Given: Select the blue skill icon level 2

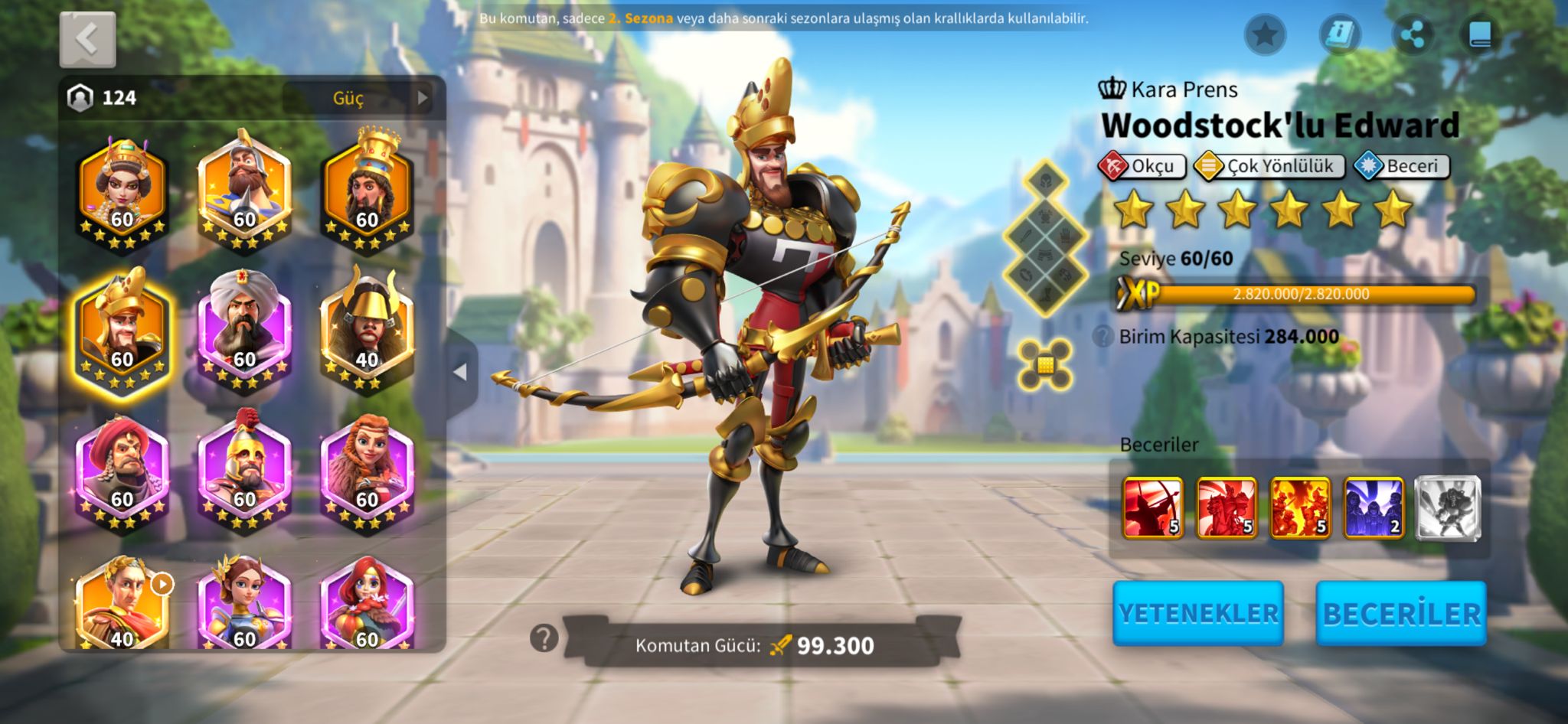Looking at the screenshot, I should 1374,507.
